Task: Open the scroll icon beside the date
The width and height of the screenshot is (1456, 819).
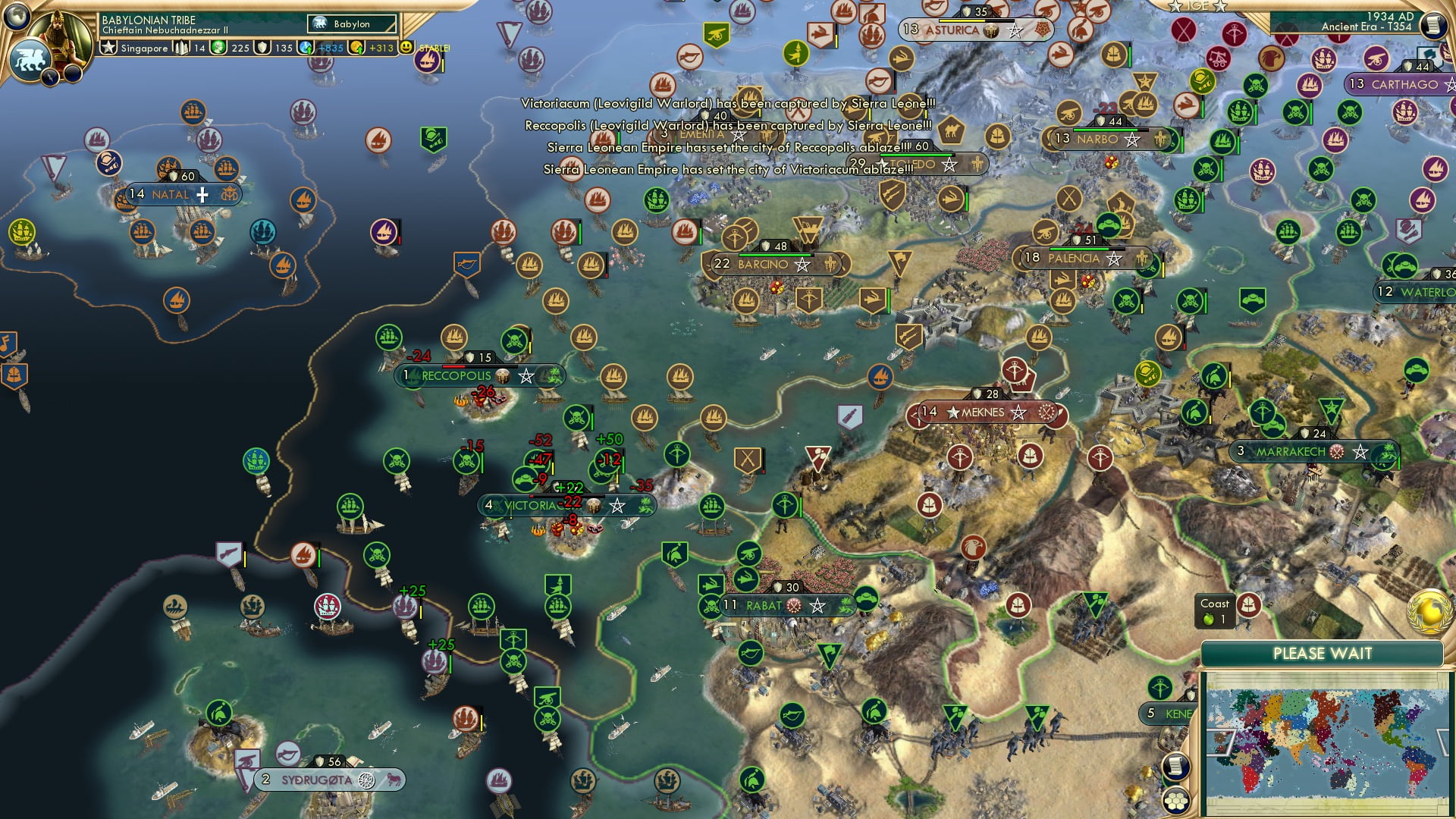Action: click(1432, 25)
